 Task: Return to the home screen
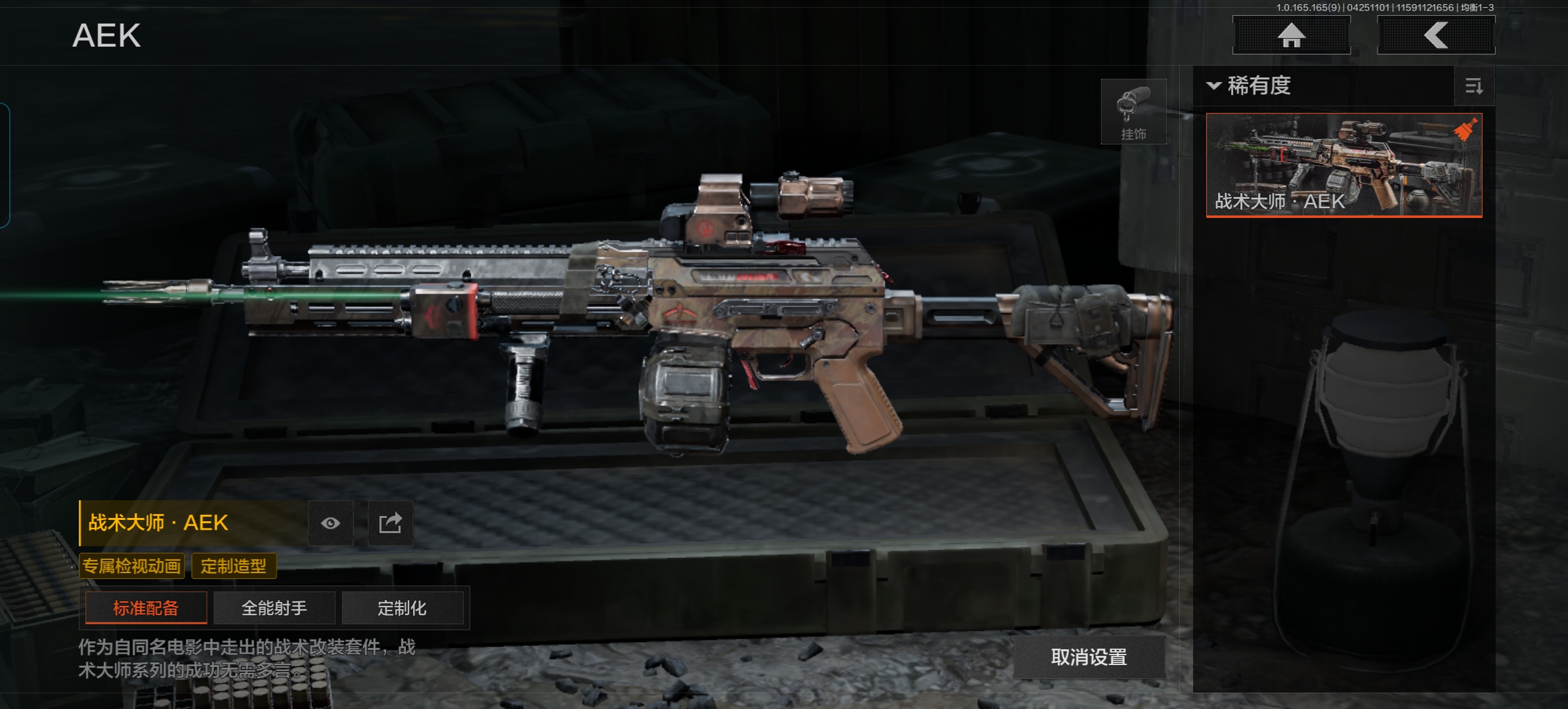[x=1291, y=35]
